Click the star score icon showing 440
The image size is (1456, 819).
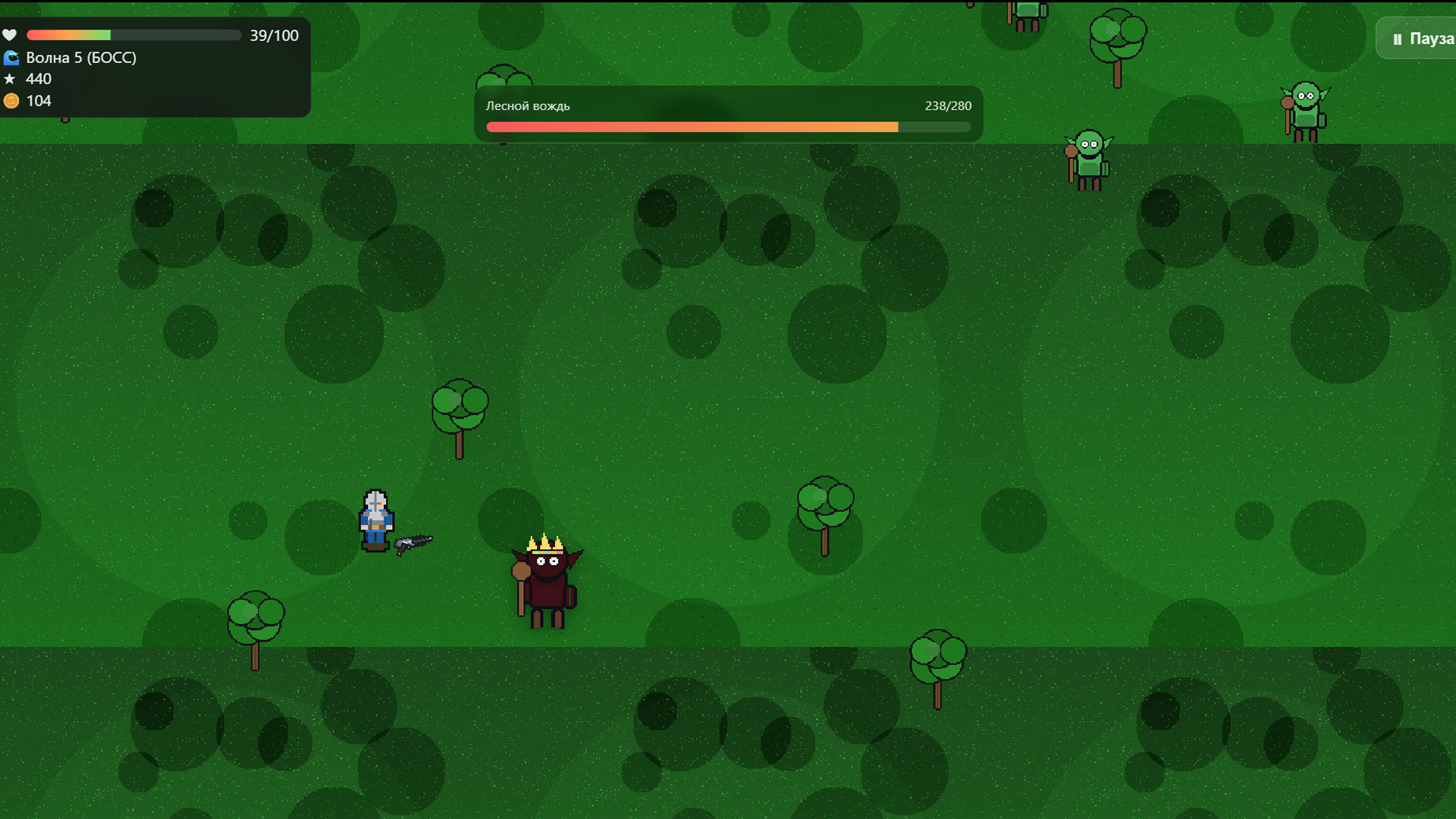(x=11, y=78)
